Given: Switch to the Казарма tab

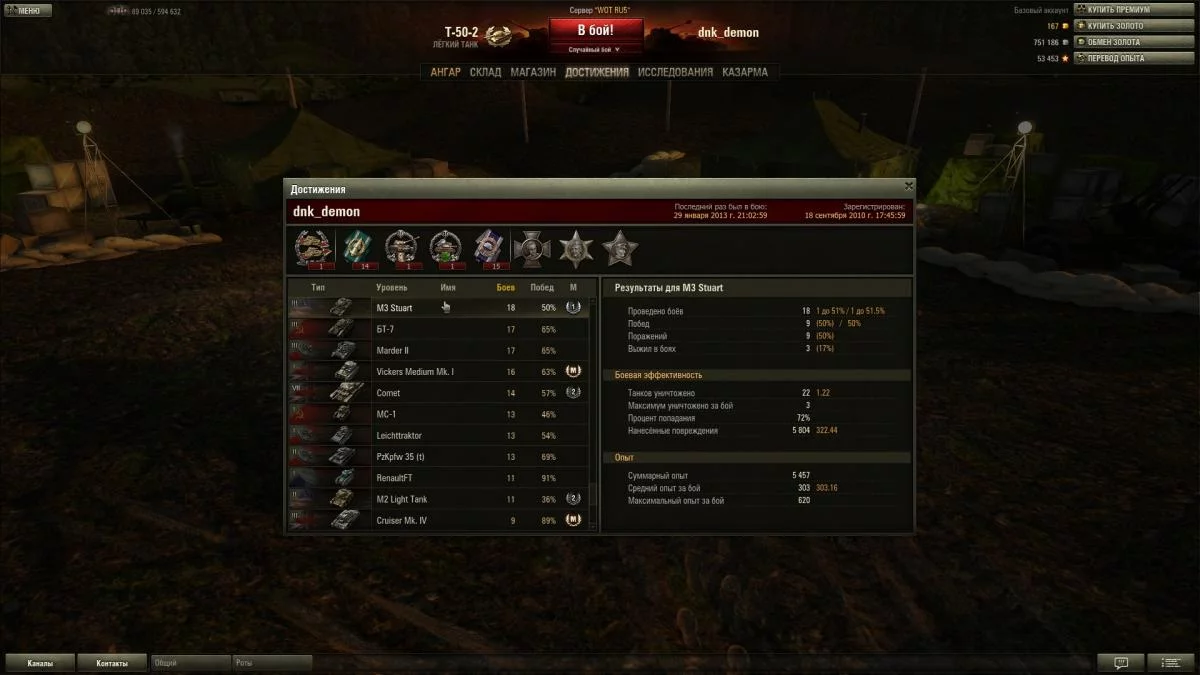Looking at the screenshot, I should coord(745,72).
